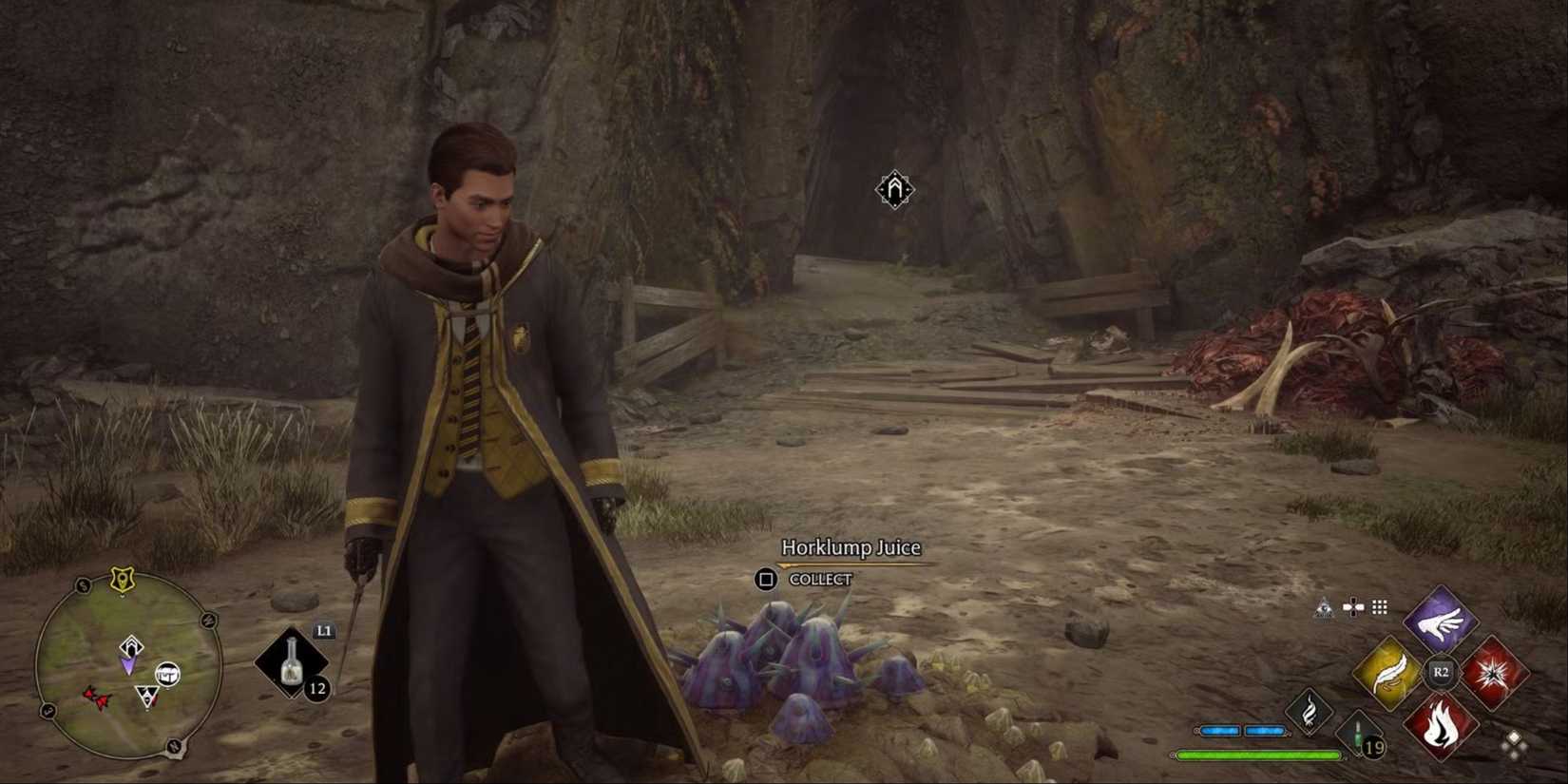
Task: Toggle the triangle ancient magic indicator
Action: 1324,609
